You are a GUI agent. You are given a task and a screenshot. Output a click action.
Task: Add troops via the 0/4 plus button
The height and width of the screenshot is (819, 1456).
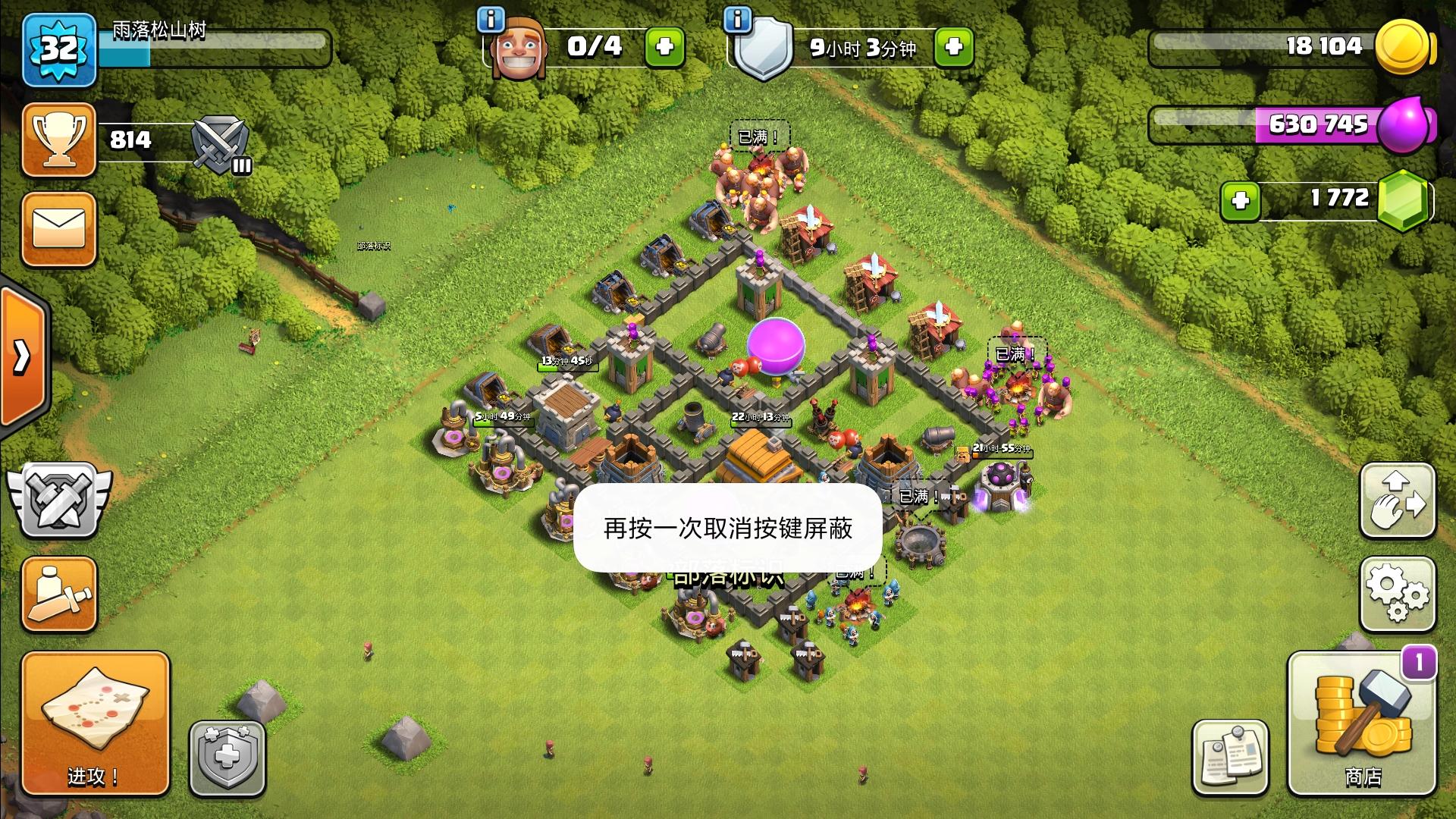(664, 47)
